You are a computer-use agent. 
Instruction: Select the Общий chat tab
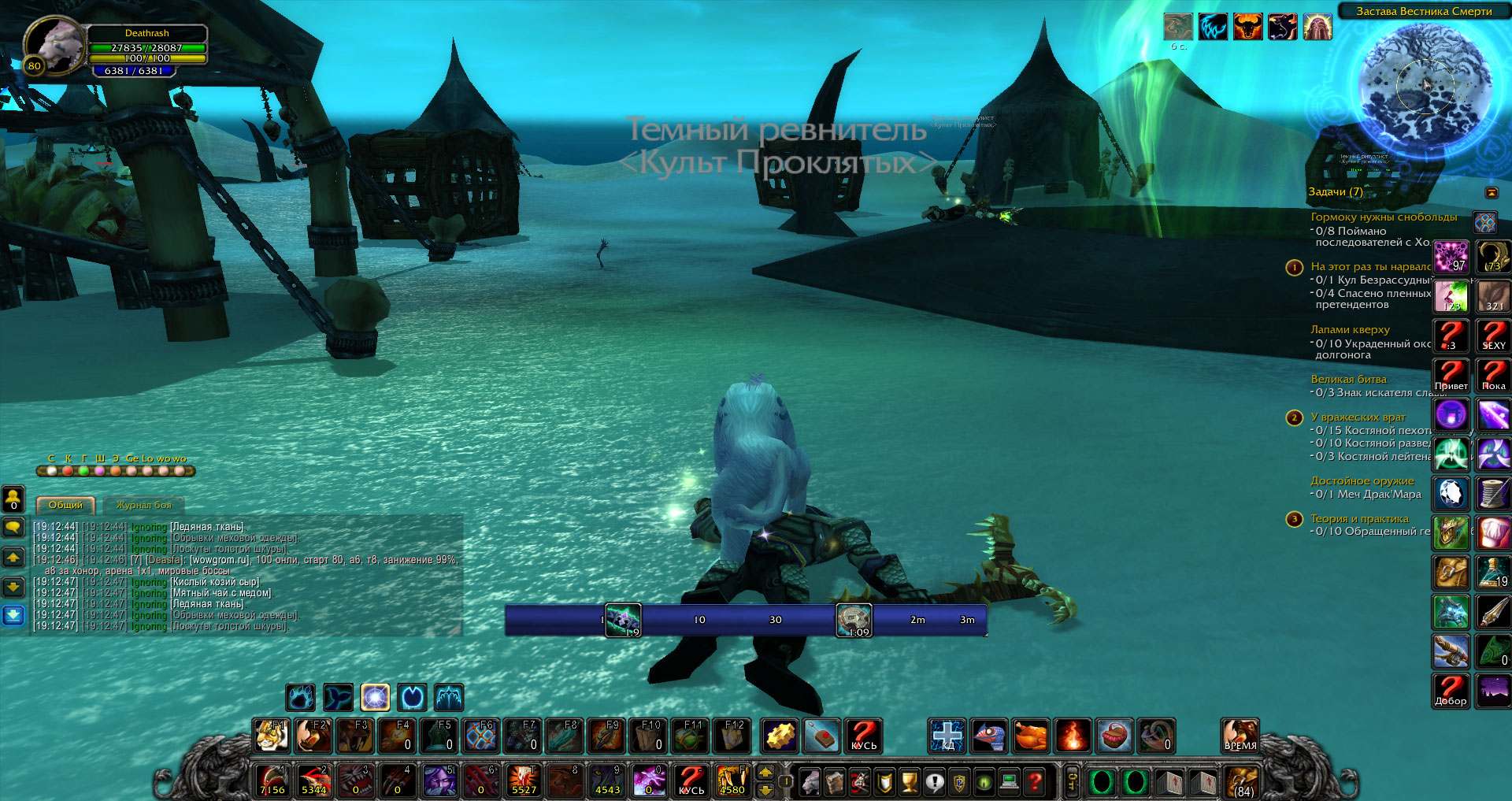[65, 505]
